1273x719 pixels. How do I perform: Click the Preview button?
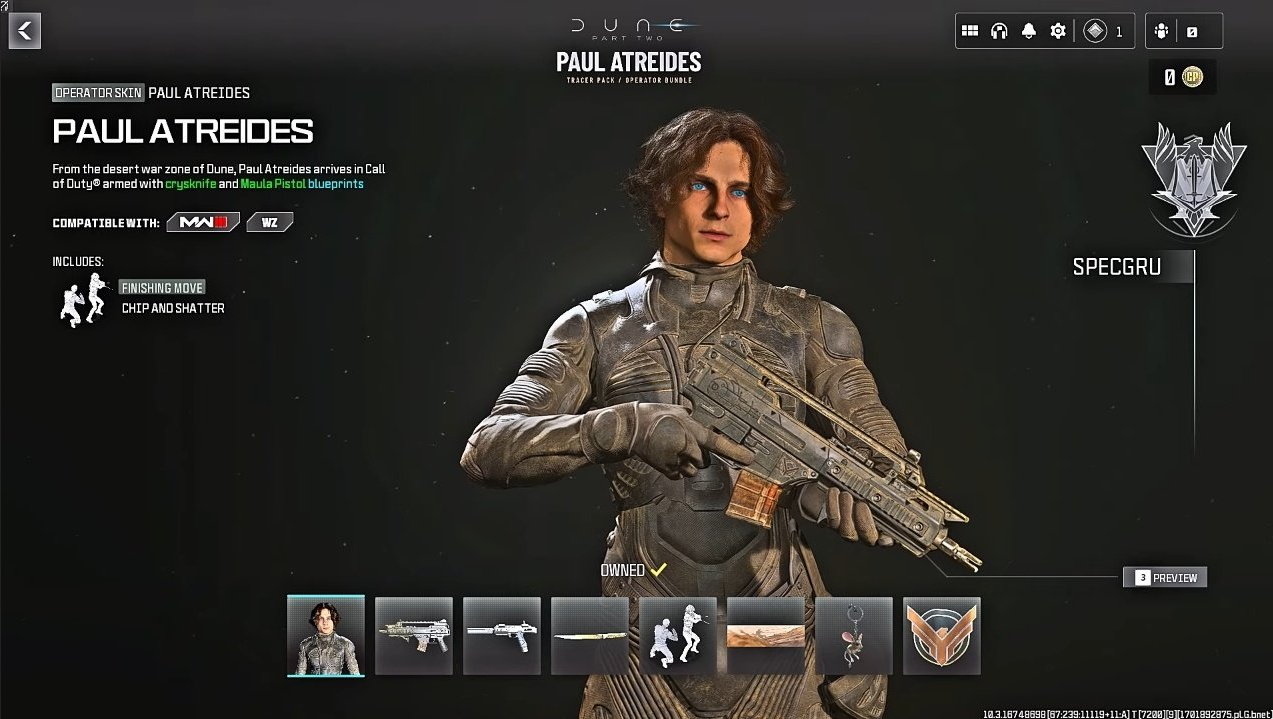pos(1165,577)
